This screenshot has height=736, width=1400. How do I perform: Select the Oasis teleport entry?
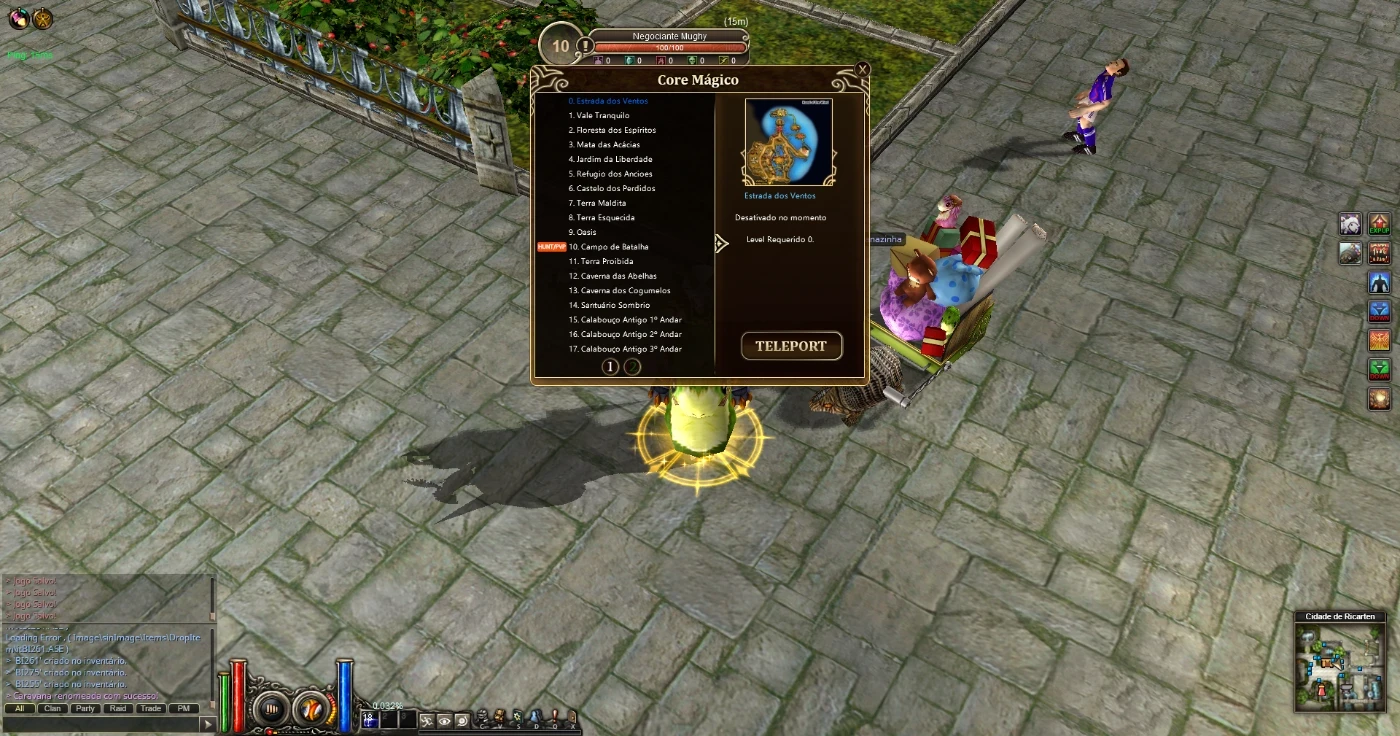[586, 232]
